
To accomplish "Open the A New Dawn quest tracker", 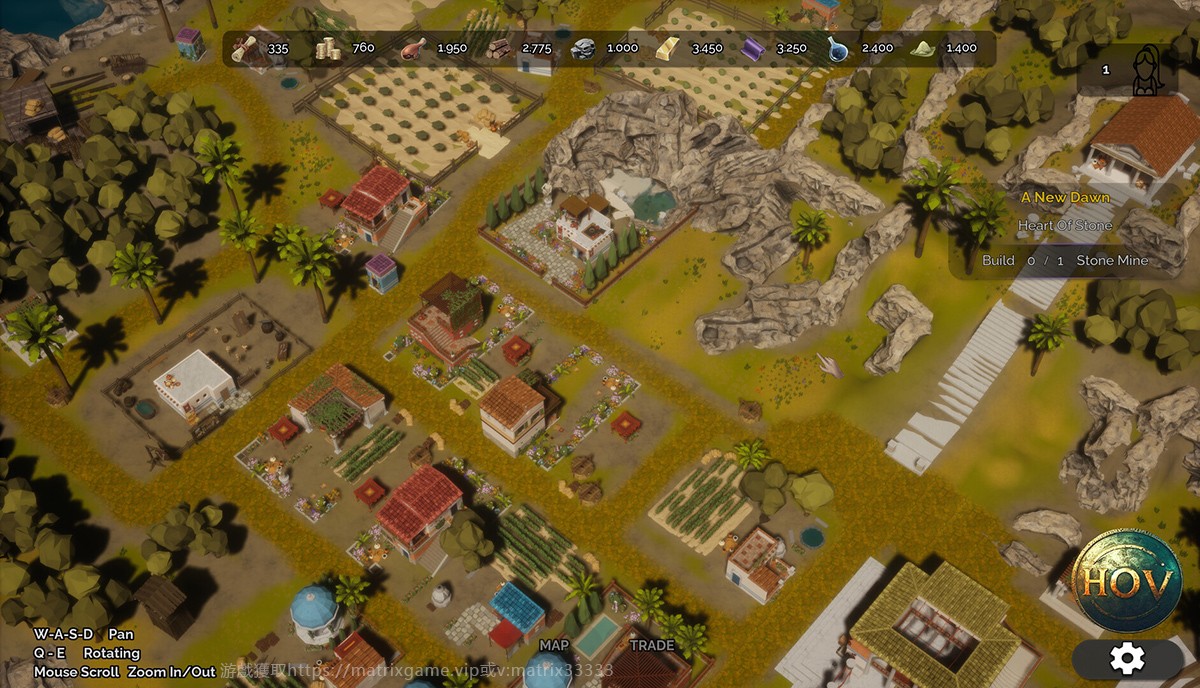I will pos(1065,198).
